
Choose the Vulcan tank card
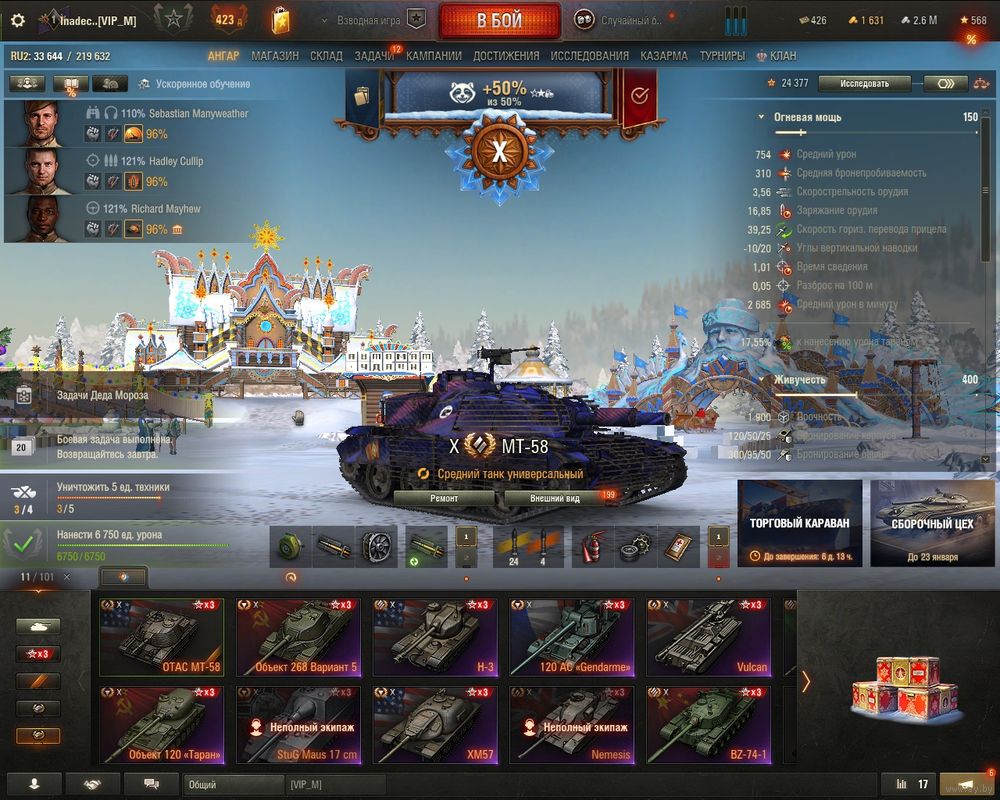(708, 639)
